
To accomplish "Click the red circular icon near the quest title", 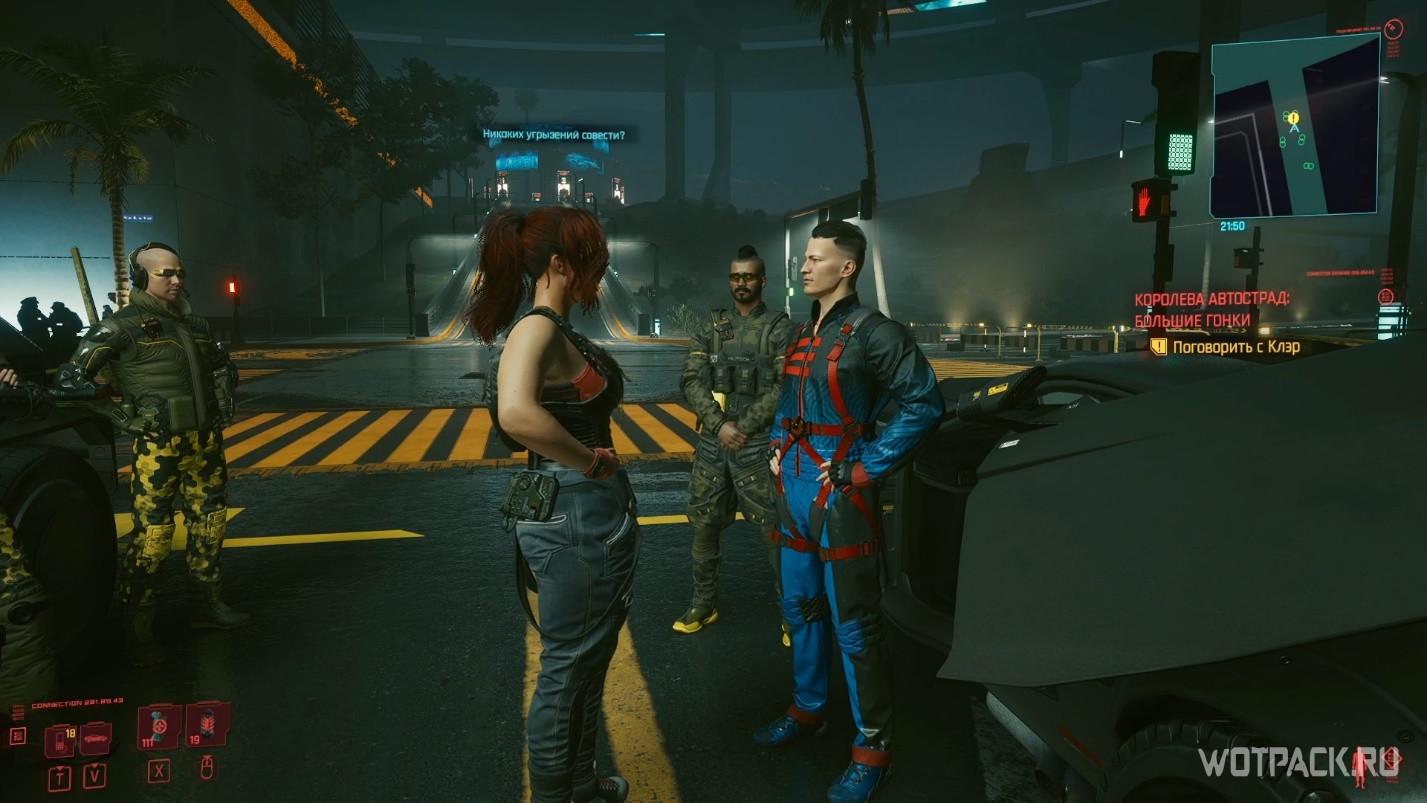I will (x=1385, y=297).
